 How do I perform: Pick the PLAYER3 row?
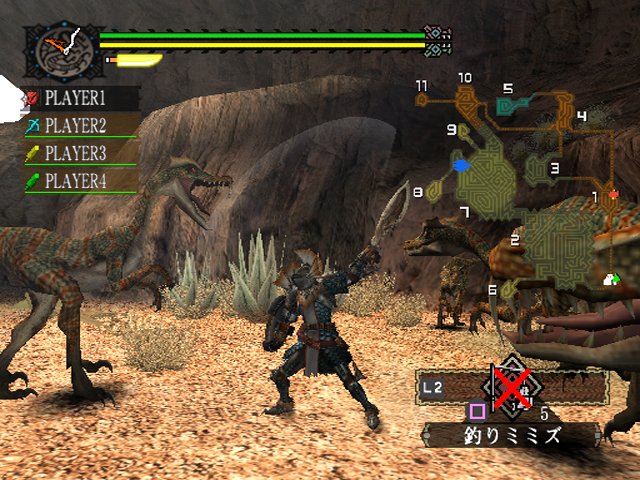click(73, 153)
